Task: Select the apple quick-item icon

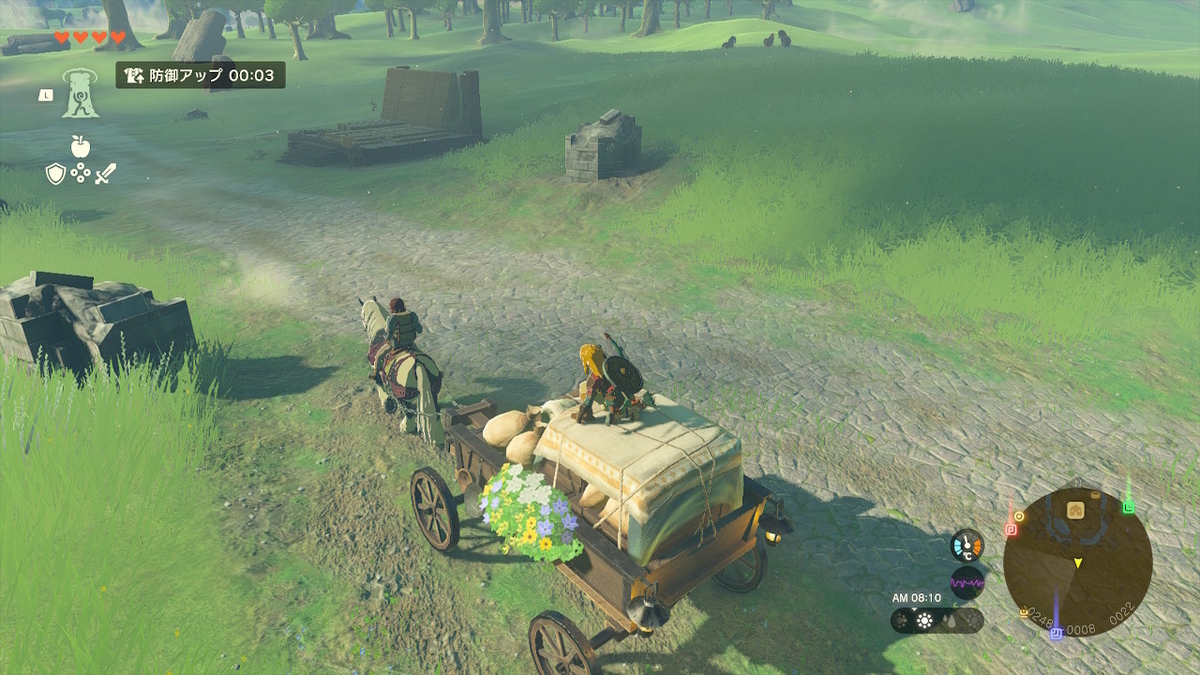Action: [80, 146]
